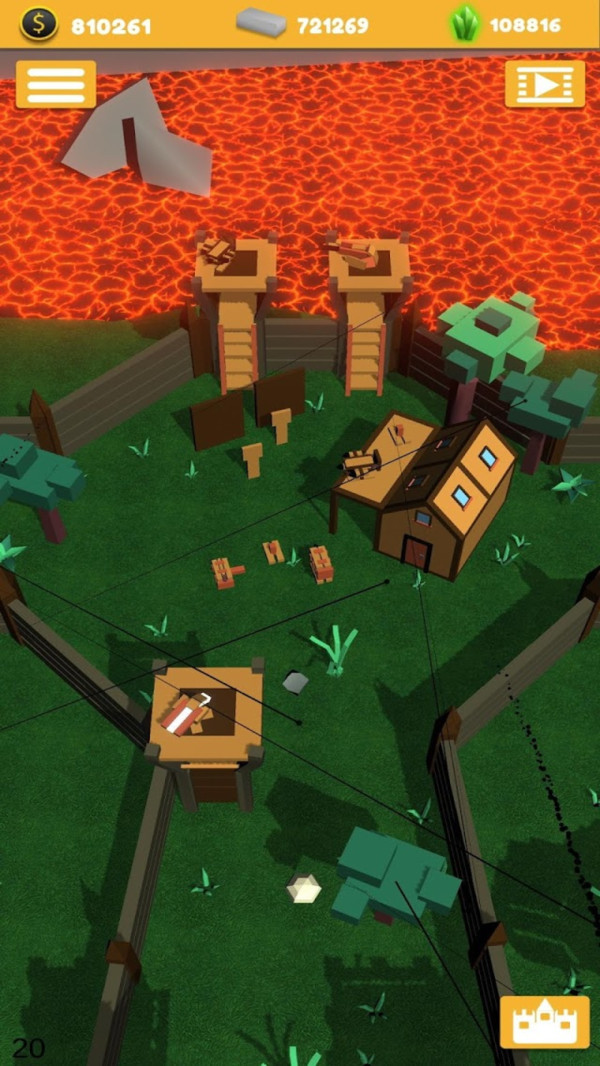600x1066 pixels.
Task: Open the hamburger menu
Action: (x=56, y=85)
